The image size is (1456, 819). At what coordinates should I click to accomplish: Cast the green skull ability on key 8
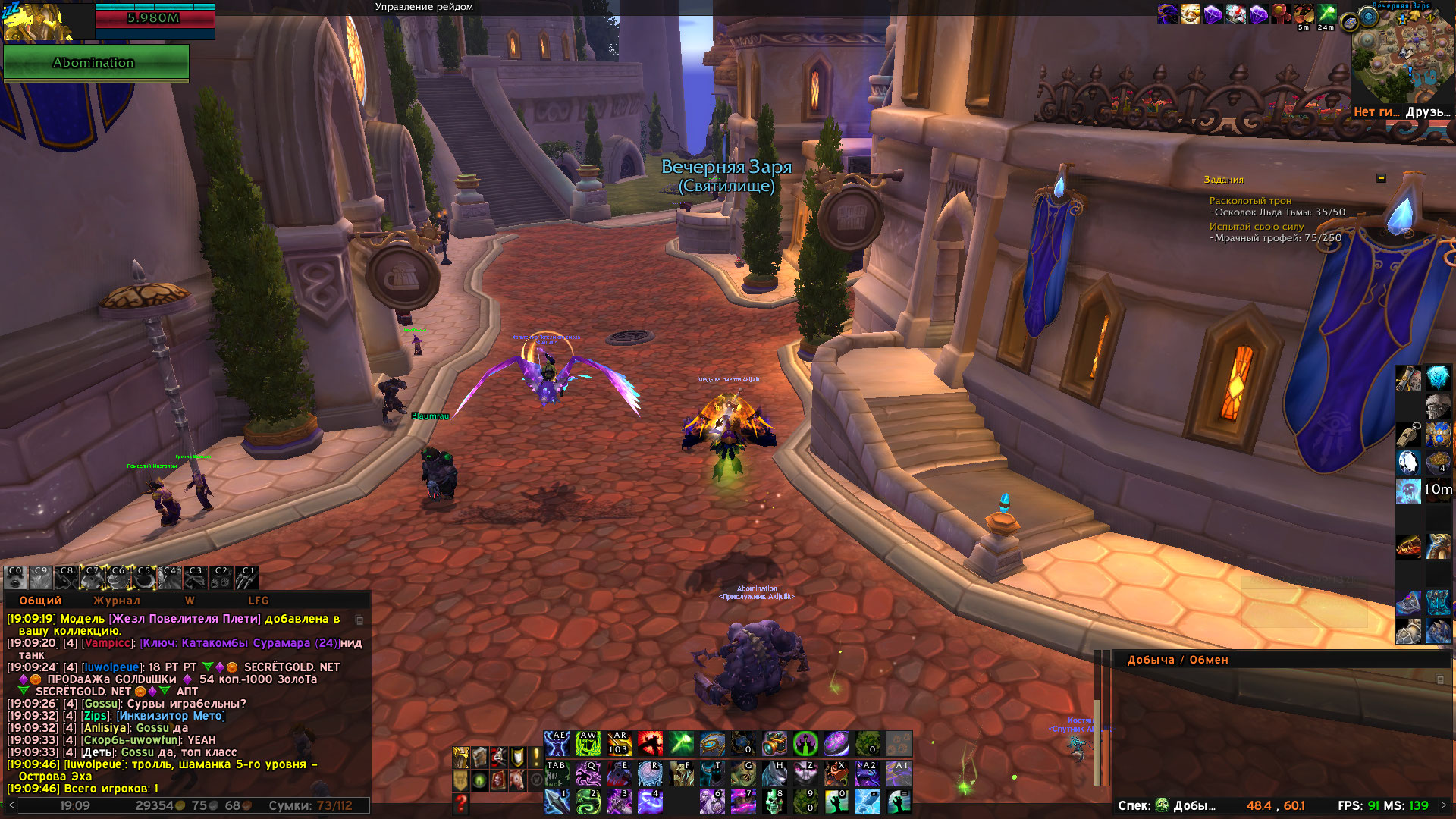click(x=774, y=802)
